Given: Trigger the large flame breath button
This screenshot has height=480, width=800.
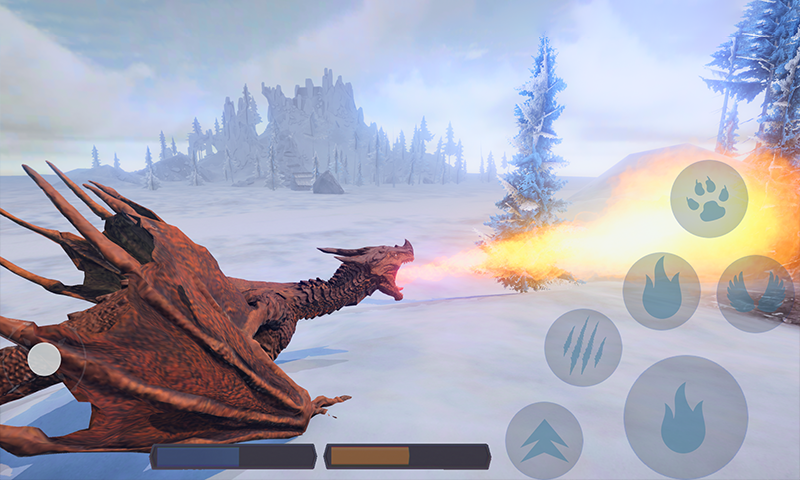Looking at the screenshot, I should (685, 416).
